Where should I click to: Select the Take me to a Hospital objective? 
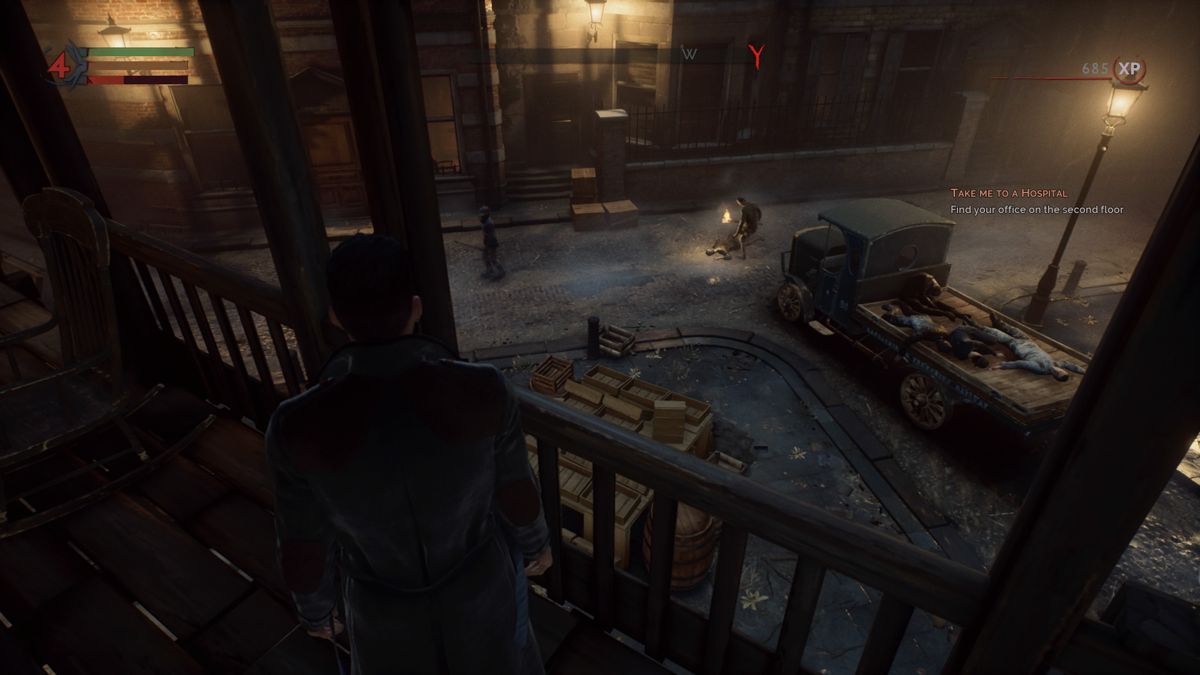(x=1008, y=192)
